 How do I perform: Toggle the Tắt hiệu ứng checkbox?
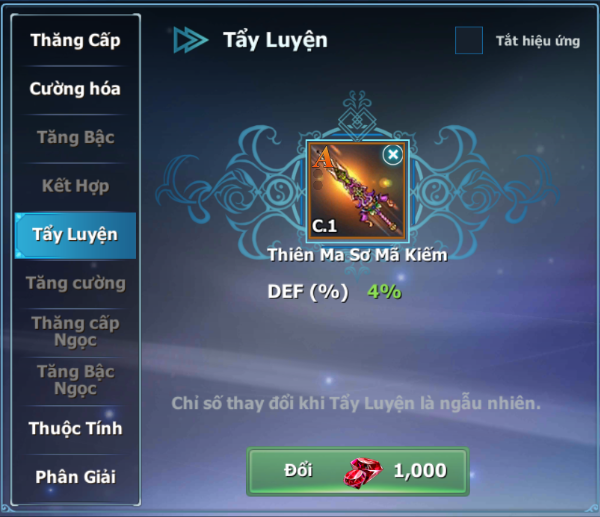coord(469,41)
